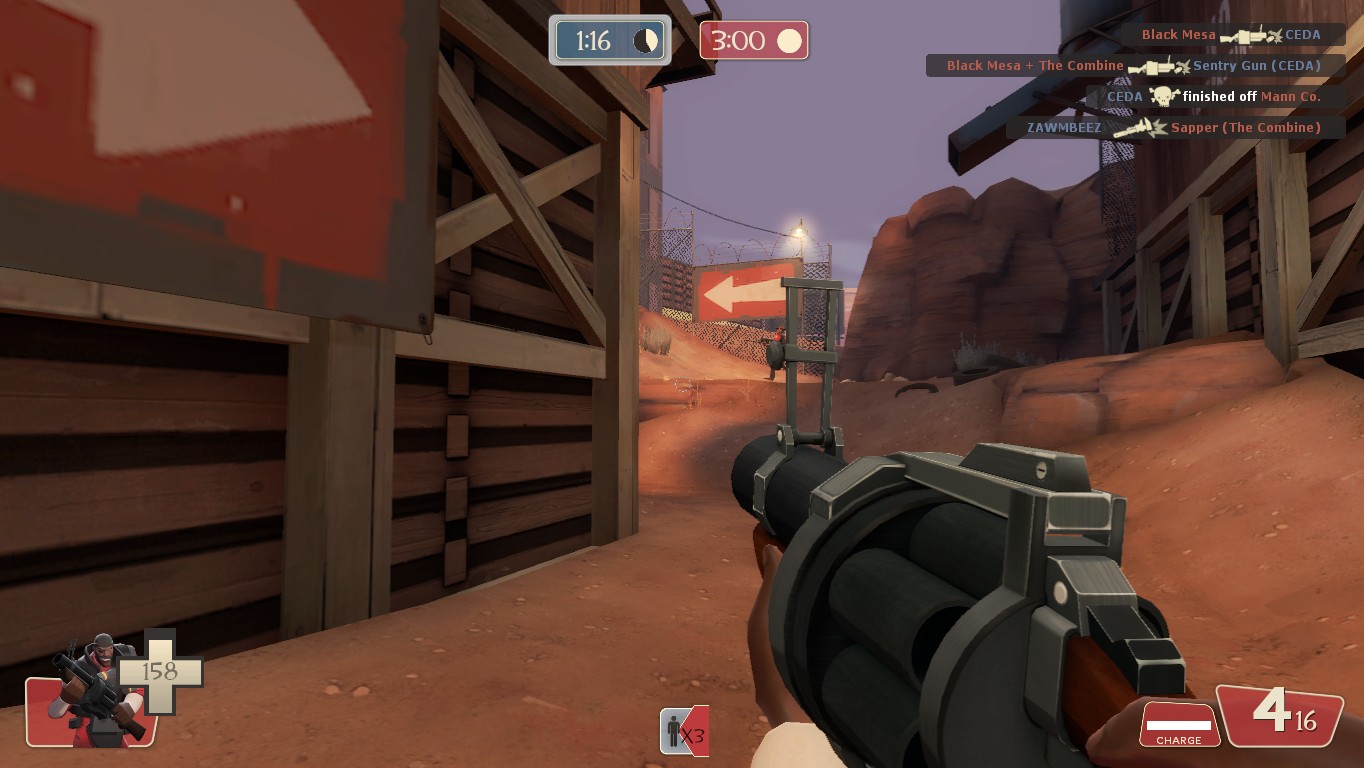Image resolution: width=1364 pixels, height=768 pixels.
Task: Click the sapped-building icon beside ZAWMBEEZ
Action: [x=1140, y=128]
